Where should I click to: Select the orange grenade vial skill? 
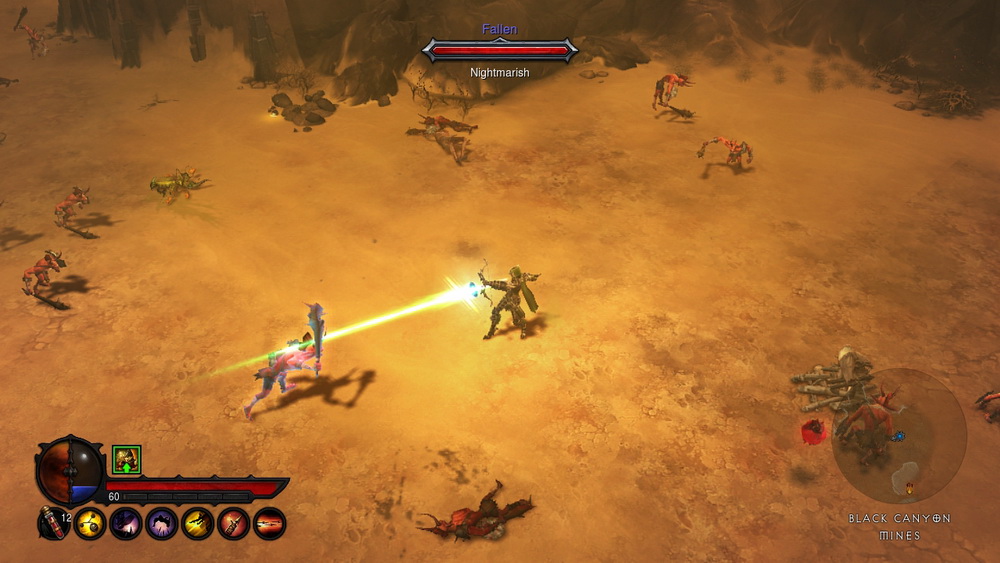point(234,523)
